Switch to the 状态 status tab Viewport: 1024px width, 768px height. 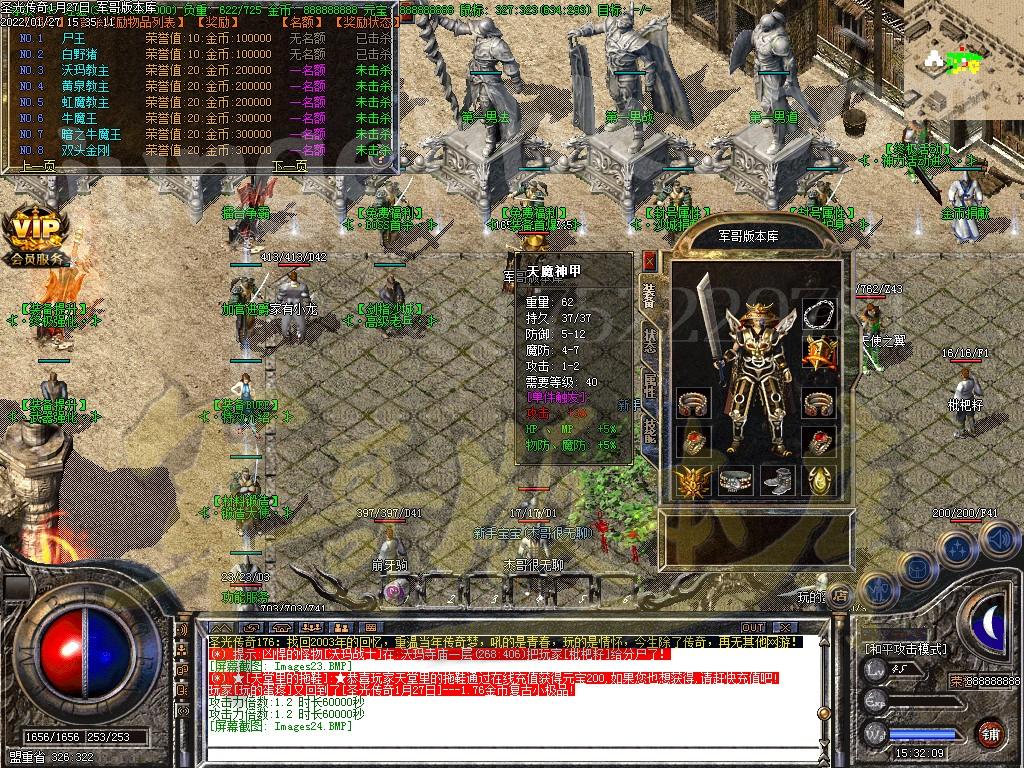click(650, 341)
